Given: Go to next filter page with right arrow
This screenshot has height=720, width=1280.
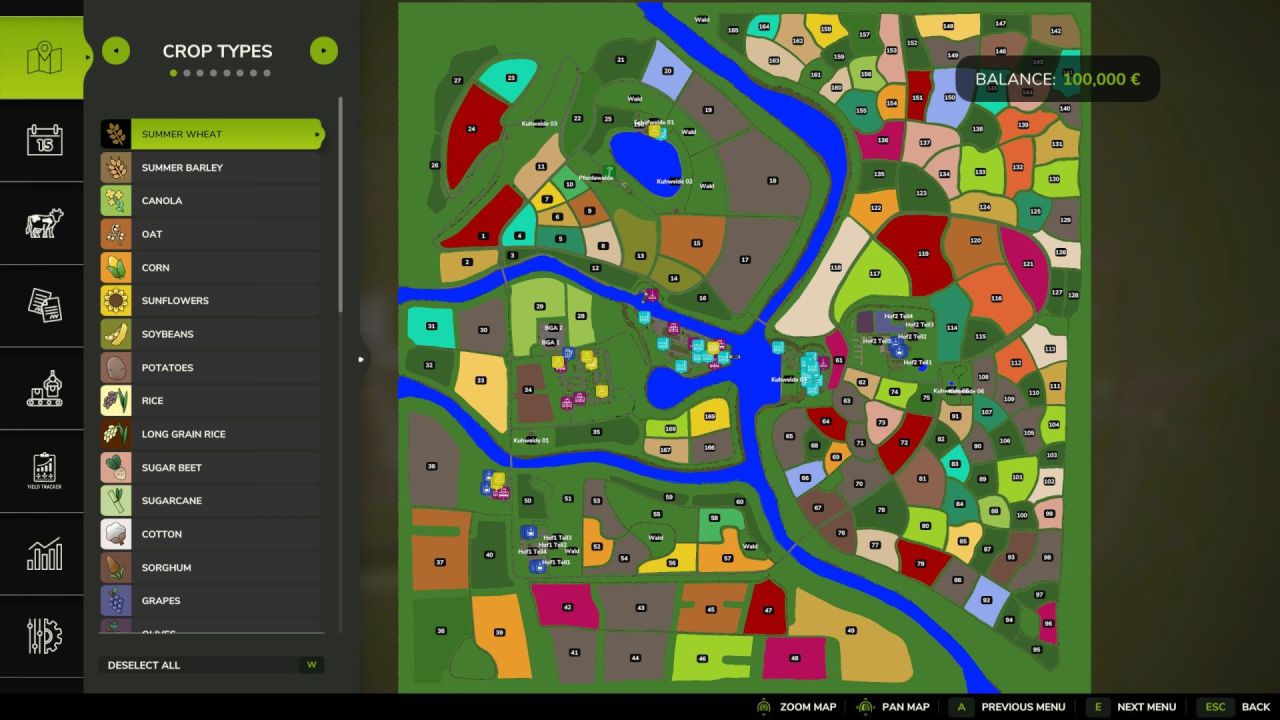Looking at the screenshot, I should (x=323, y=50).
